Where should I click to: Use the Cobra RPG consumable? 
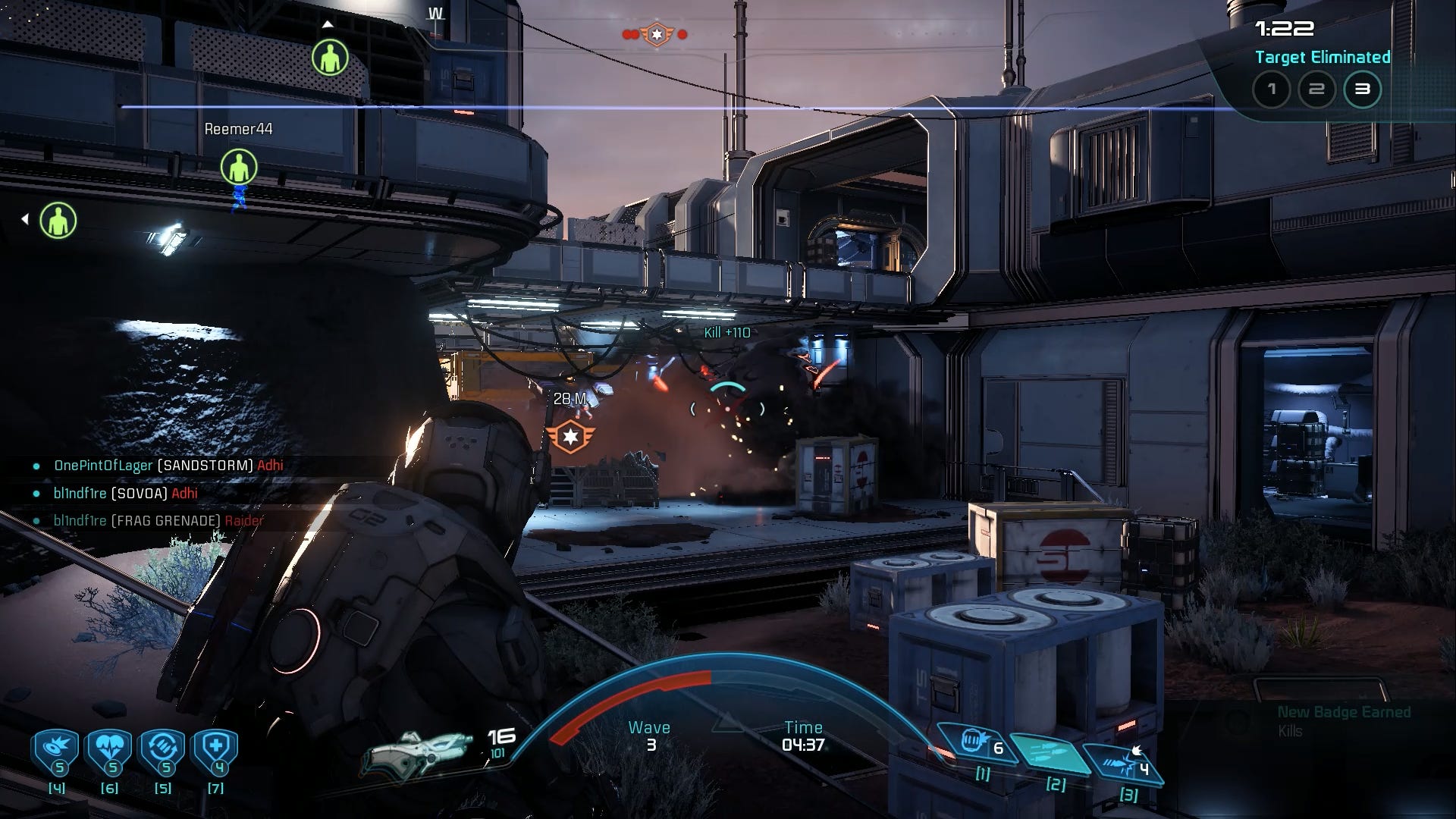click(x=57, y=751)
